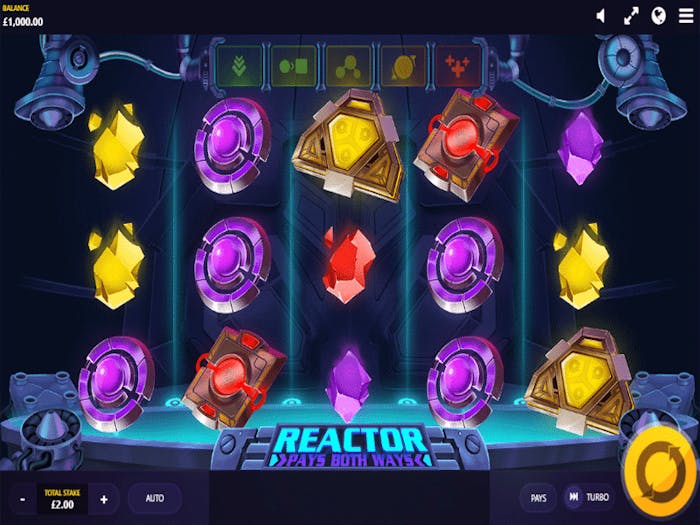Image resolution: width=700 pixels, height=525 pixels.
Task: Decrease total stake with the minus button
Action: [22, 497]
